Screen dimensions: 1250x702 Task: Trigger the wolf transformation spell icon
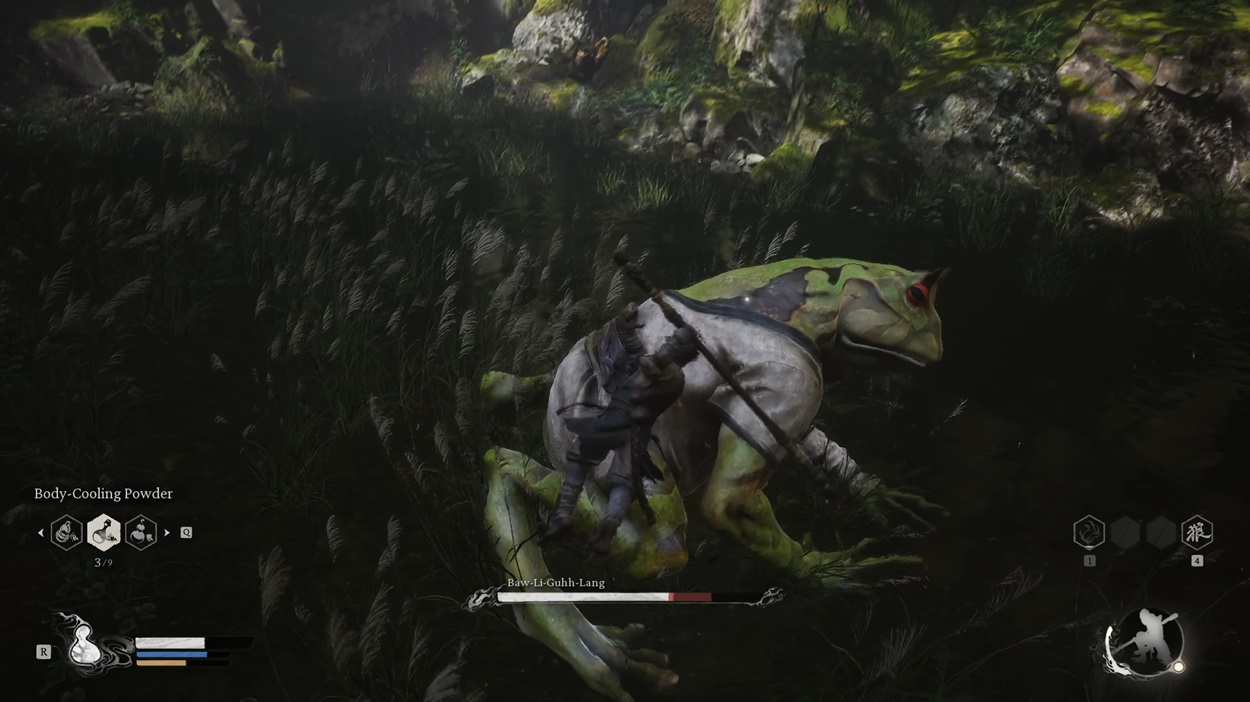(x=1196, y=532)
